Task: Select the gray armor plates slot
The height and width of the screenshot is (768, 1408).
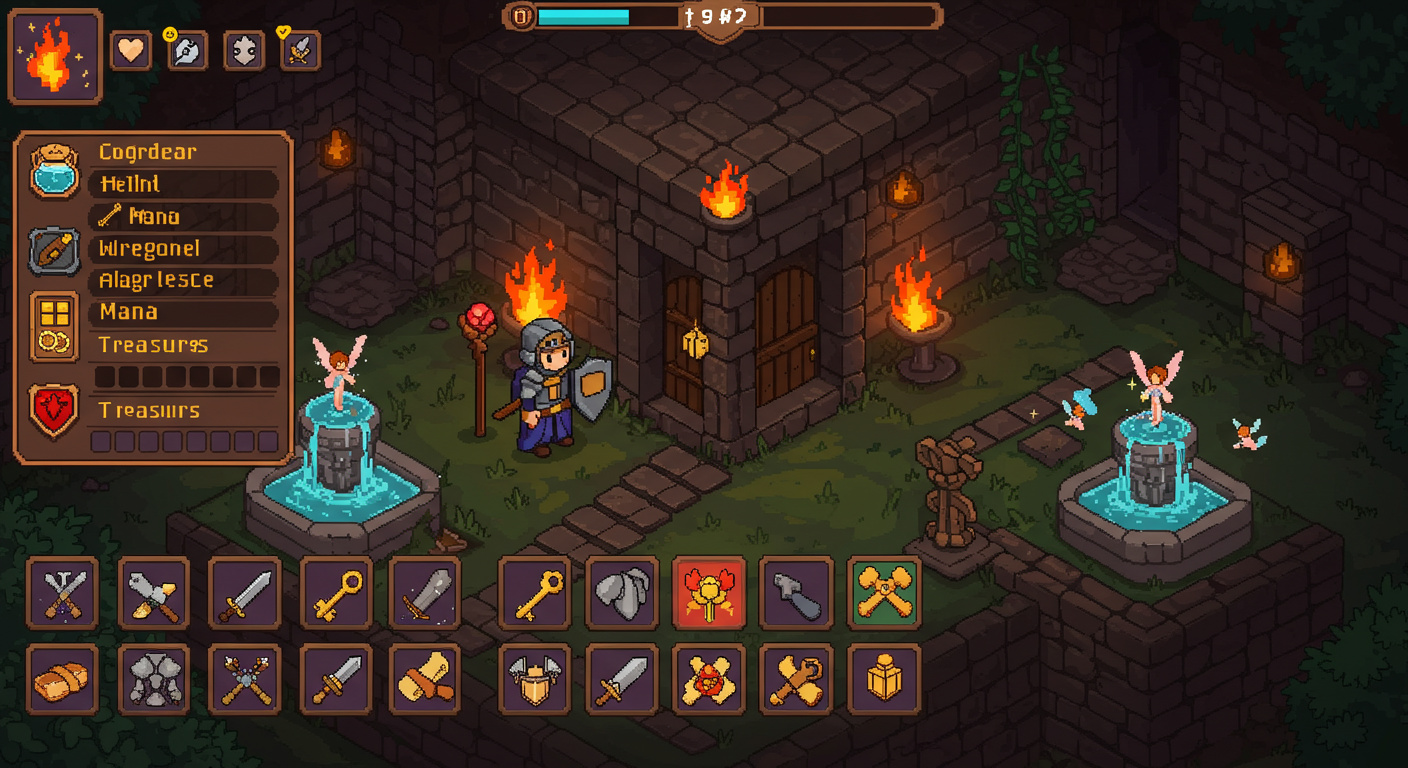Action: tap(622, 593)
